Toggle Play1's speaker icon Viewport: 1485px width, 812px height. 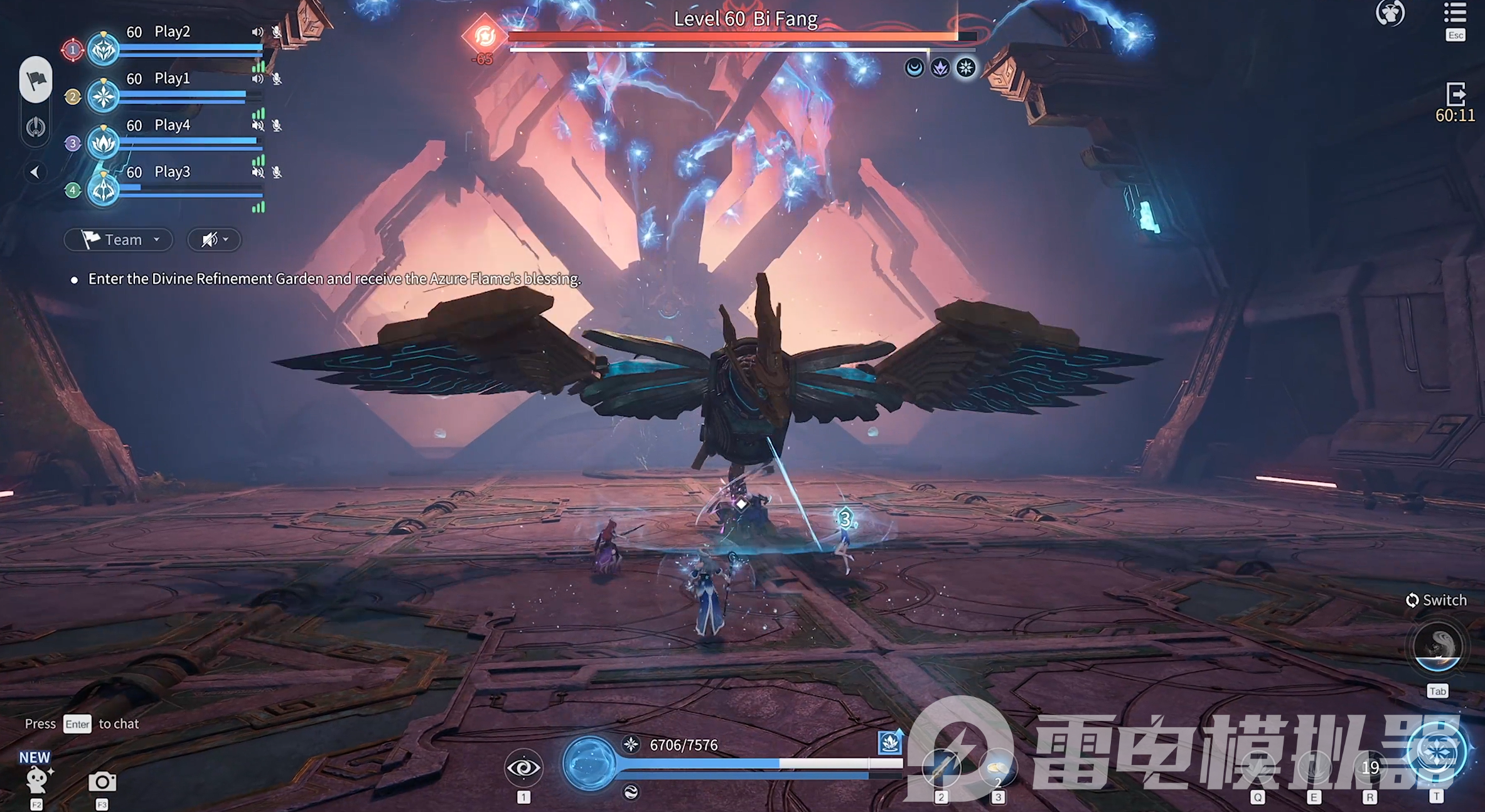coord(257,79)
